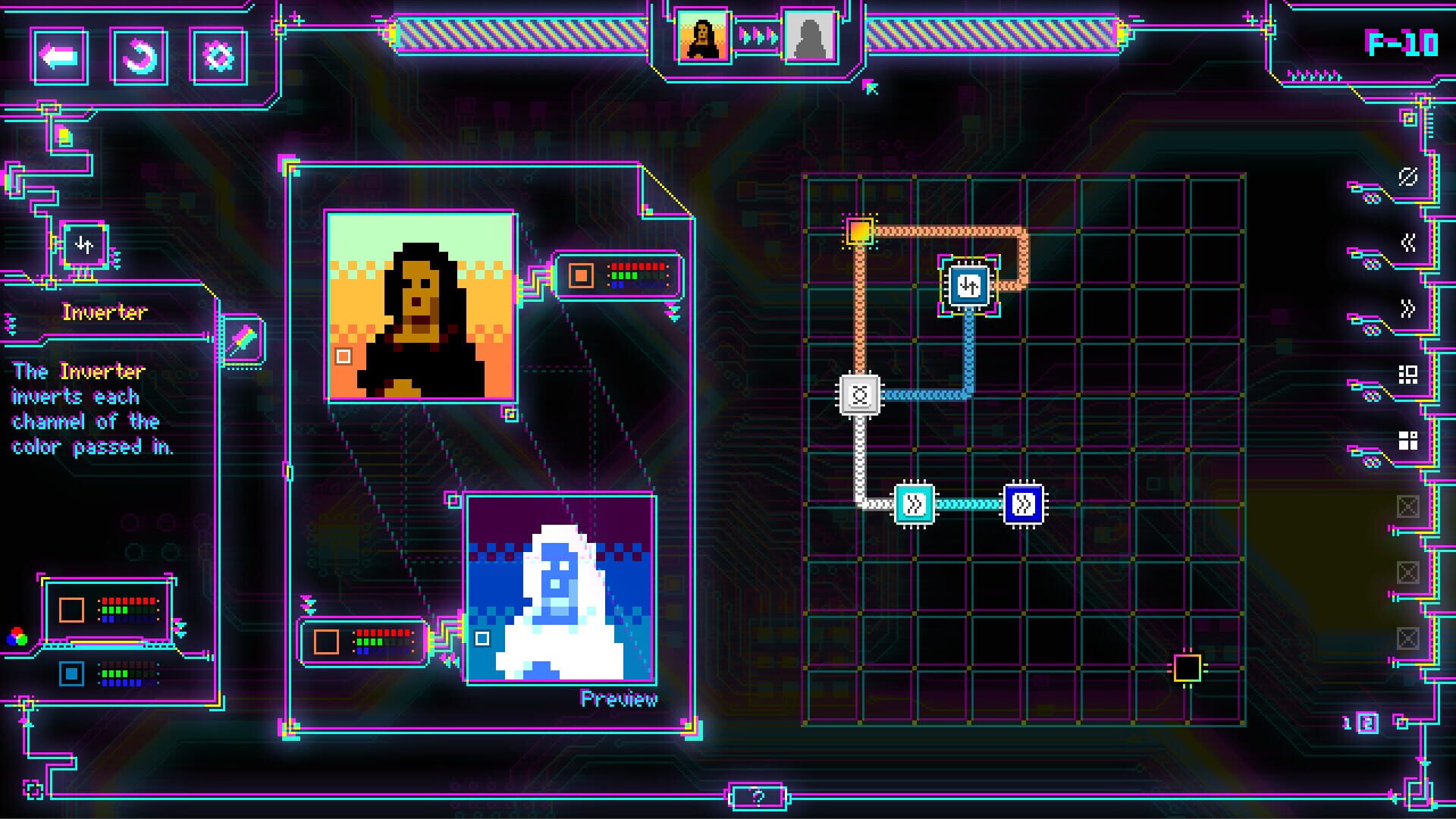This screenshot has width=1456, height=819.
Task: Select the Inverter node from the left panel
Action: pos(83,244)
